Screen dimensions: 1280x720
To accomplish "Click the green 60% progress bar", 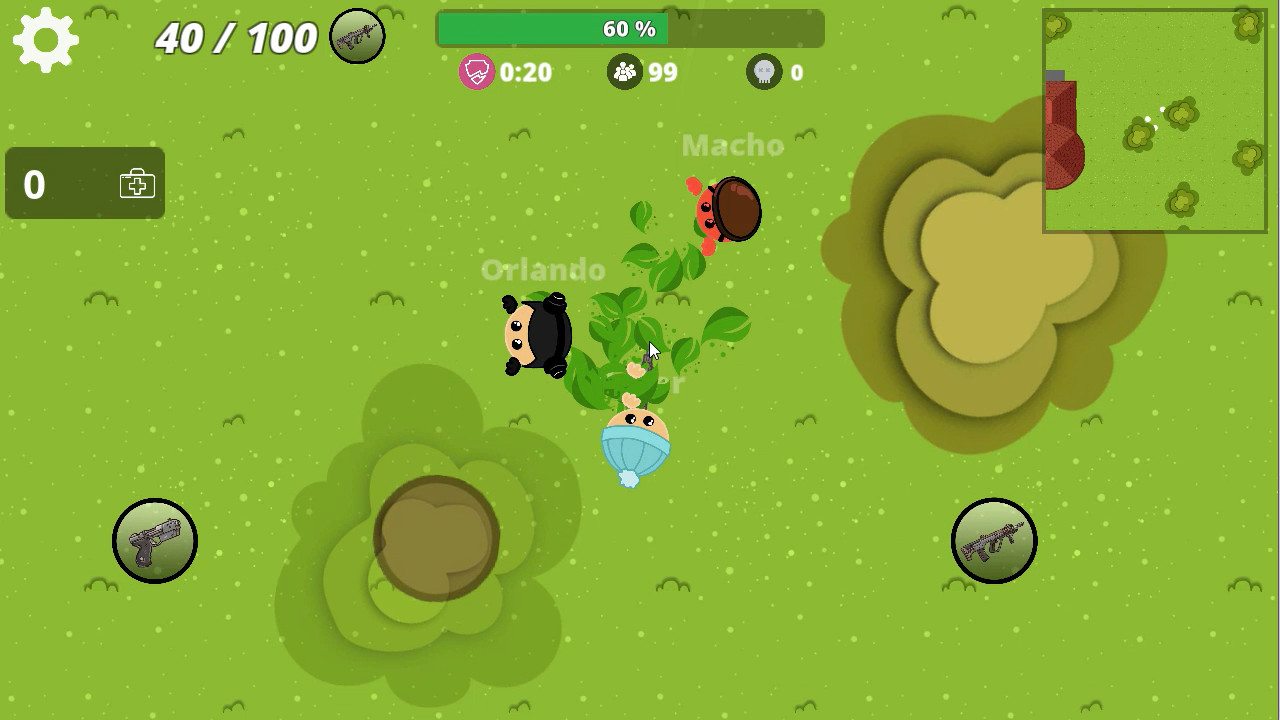I will pyautogui.click(x=628, y=29).
